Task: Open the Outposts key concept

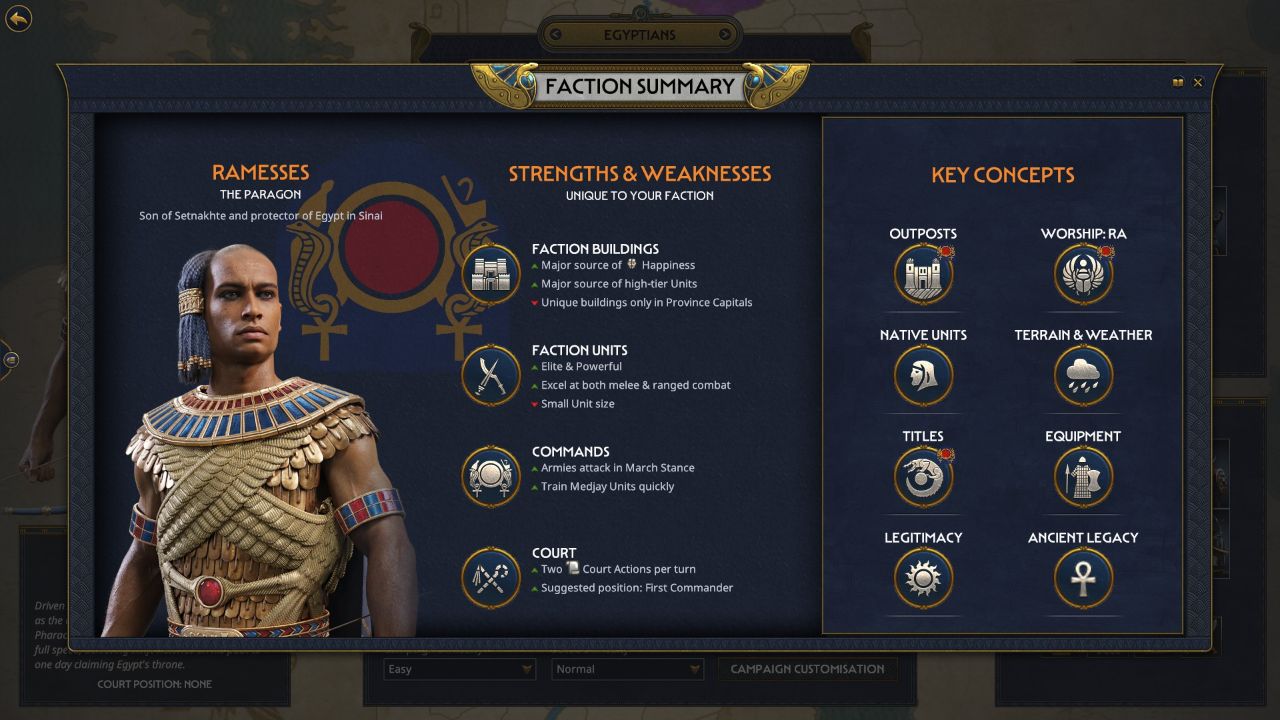Action: [922, 272]
